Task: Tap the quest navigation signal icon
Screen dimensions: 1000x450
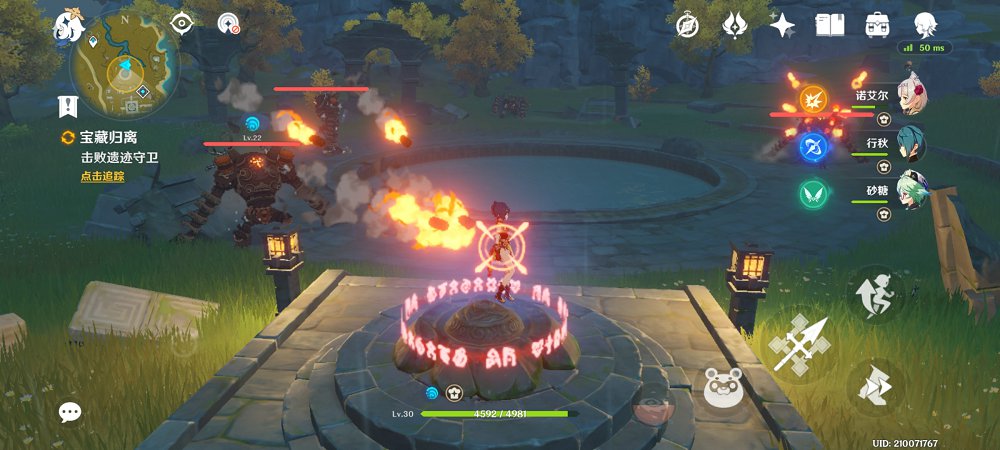Action: coord(230,23)
